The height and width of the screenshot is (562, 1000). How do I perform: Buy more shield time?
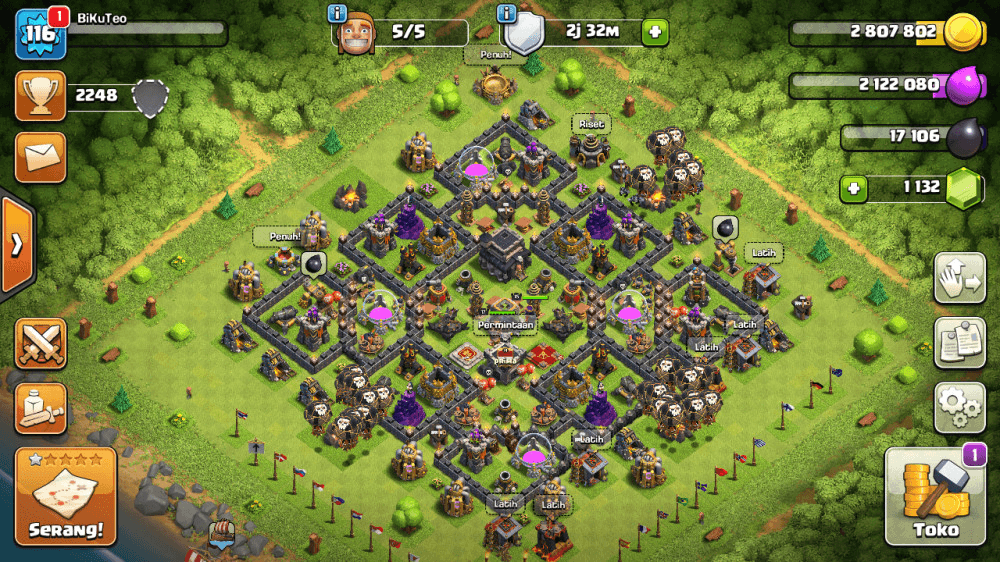click(x=655, y=31)
